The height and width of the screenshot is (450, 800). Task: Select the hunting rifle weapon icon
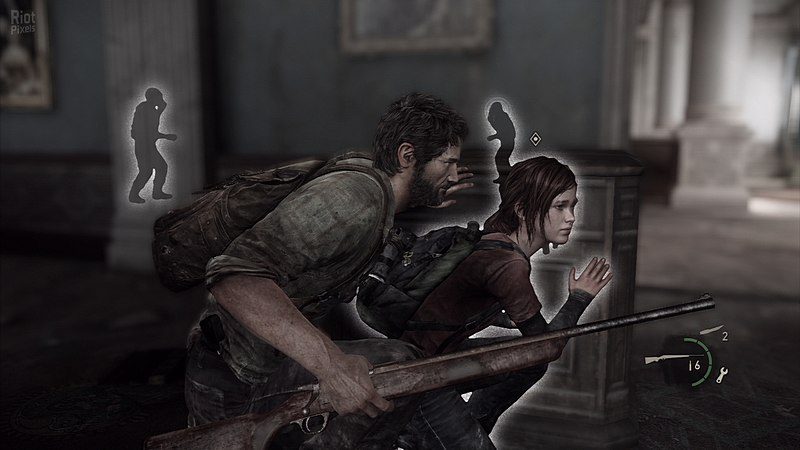pos(658,357)
